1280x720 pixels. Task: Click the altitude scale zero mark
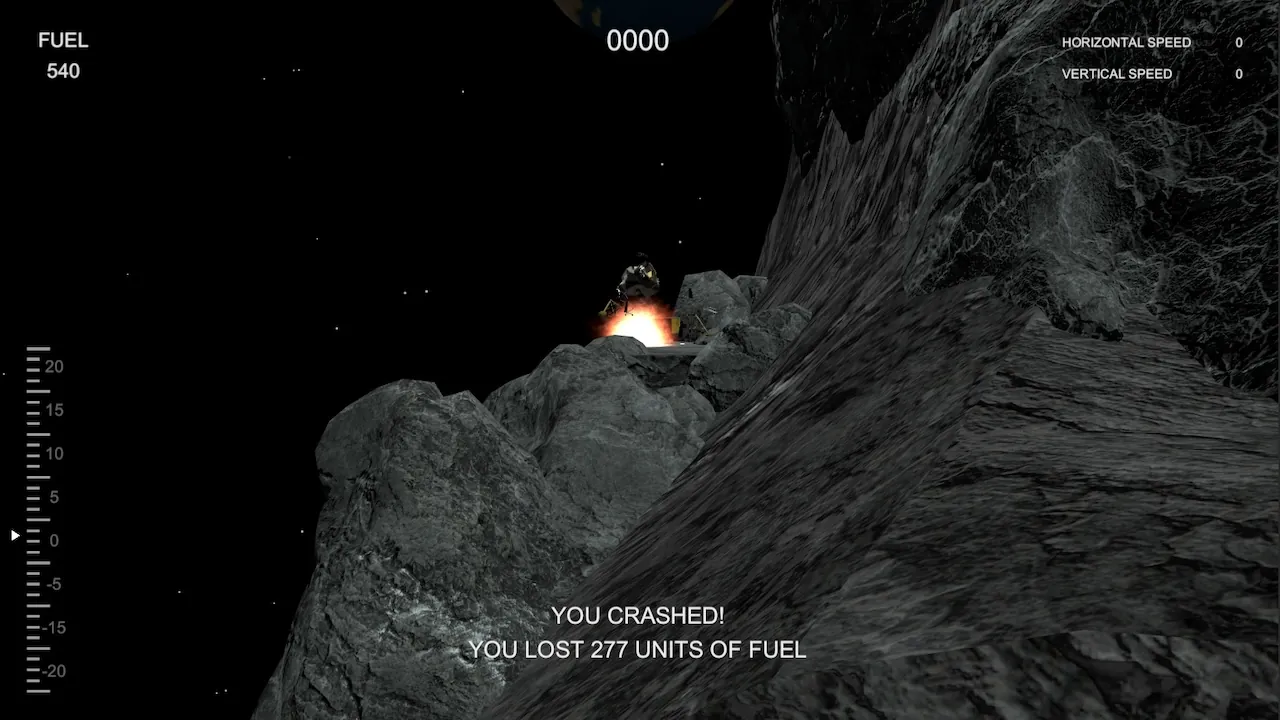point(53,540)
